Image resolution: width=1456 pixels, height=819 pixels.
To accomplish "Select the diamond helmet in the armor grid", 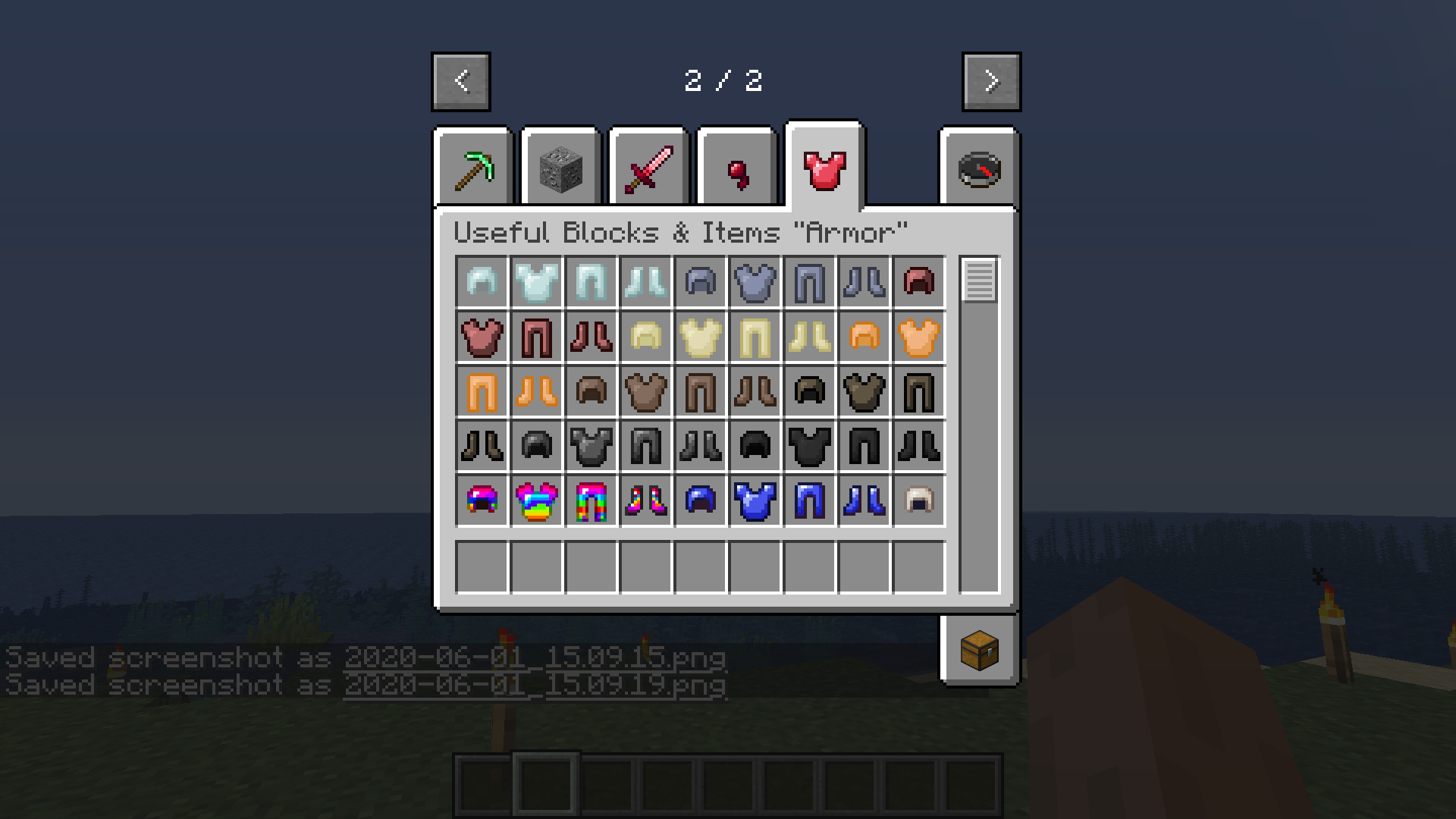I will 482,281.
